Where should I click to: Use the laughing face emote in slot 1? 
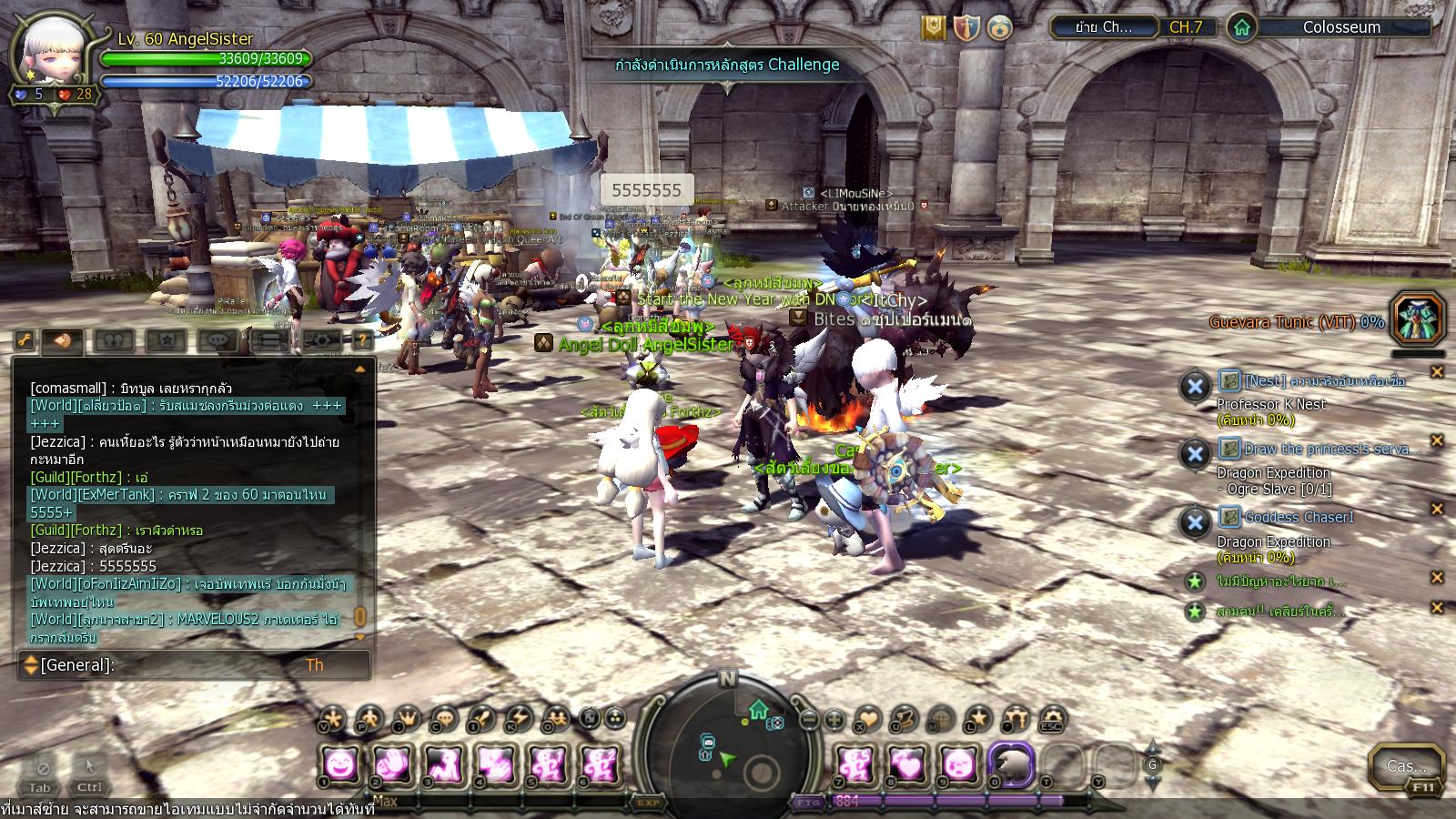click(x=341, y=764)
